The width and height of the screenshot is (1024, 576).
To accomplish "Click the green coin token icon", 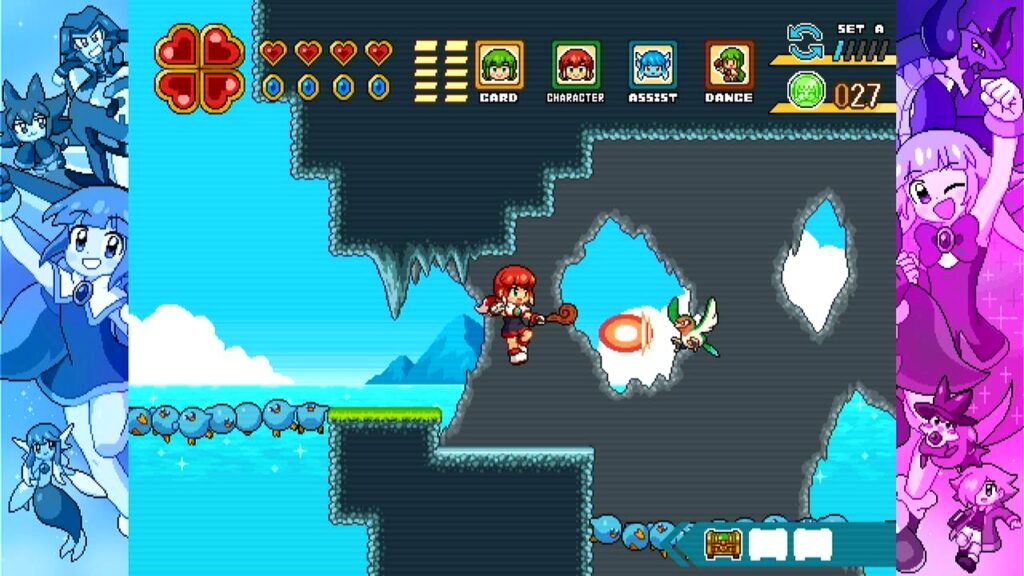I will 806,93.
